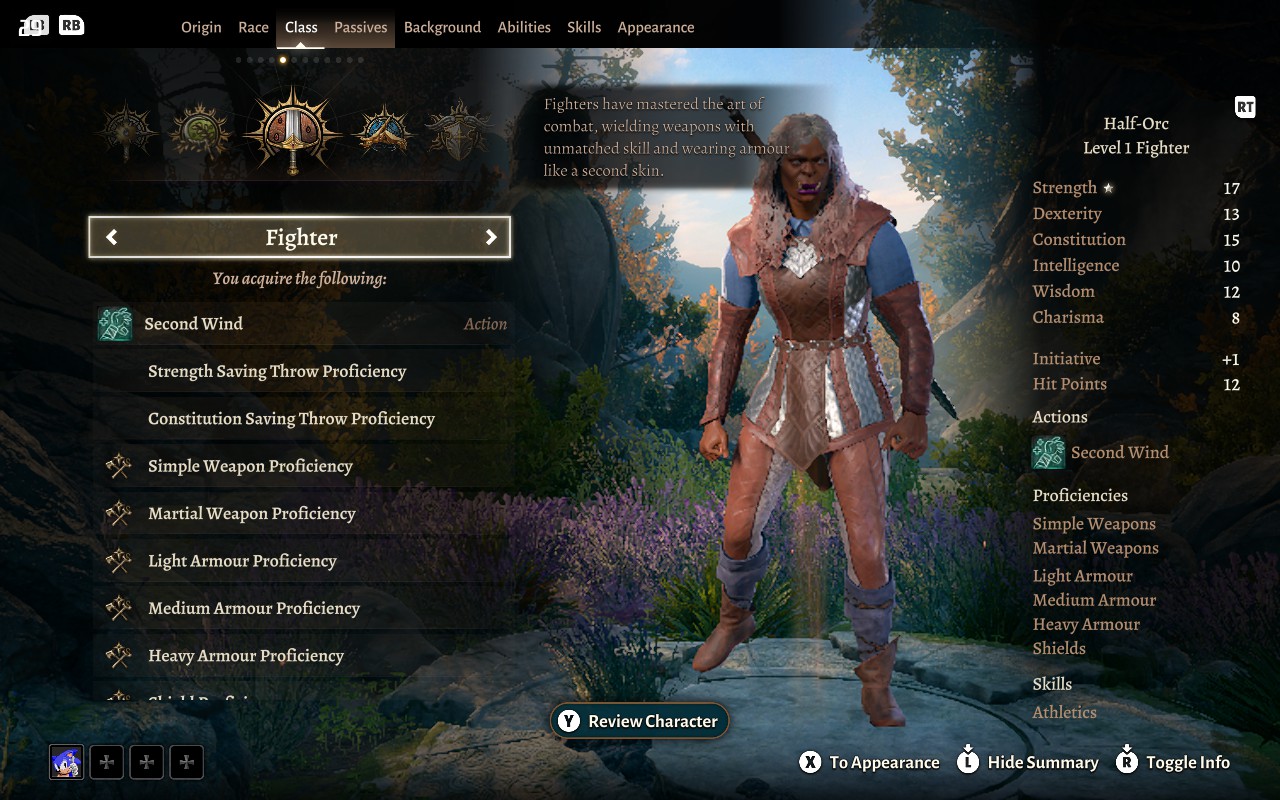Click right arrow to next class

click(491, 237)
